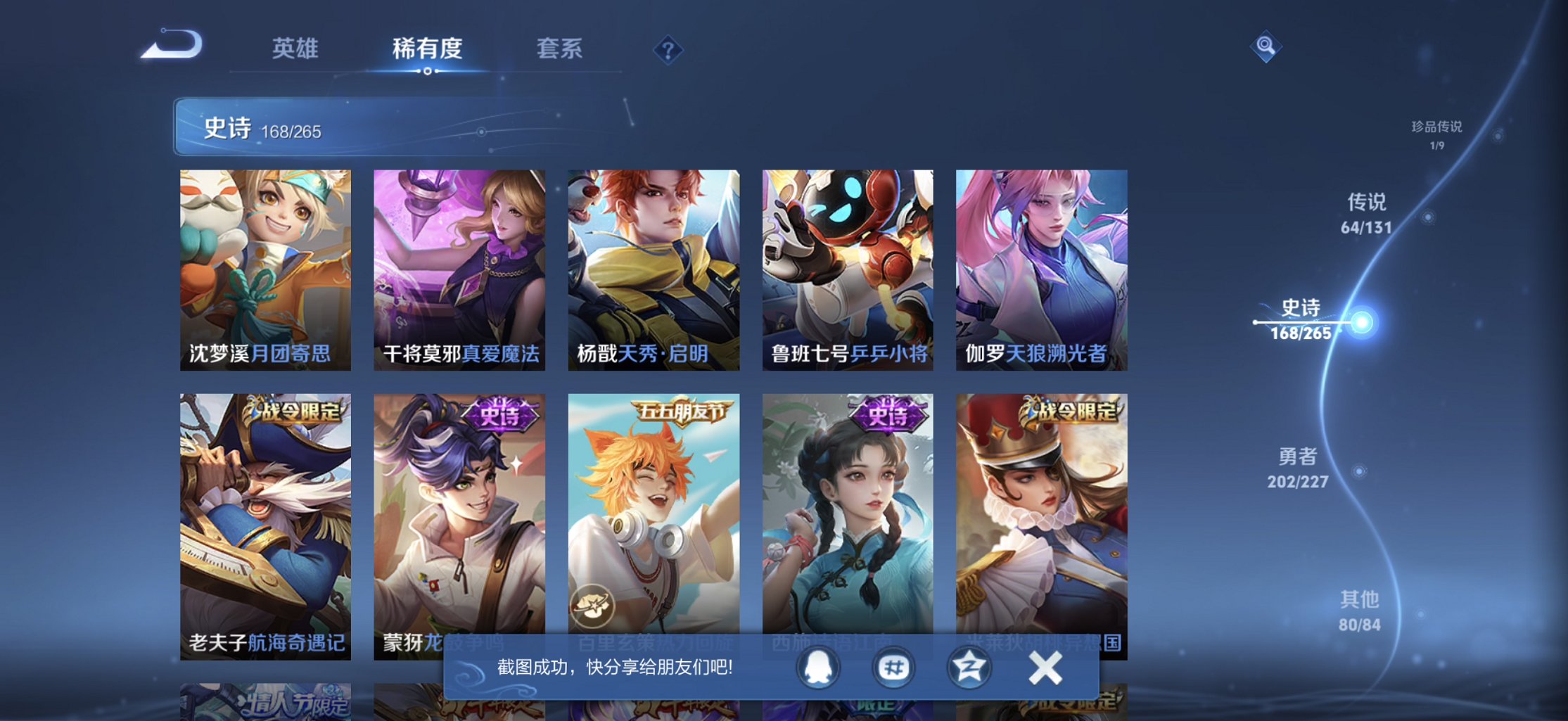
Task: Open the 老夫子 航海奇遇记 skin card
Action: tap(266, 528)
